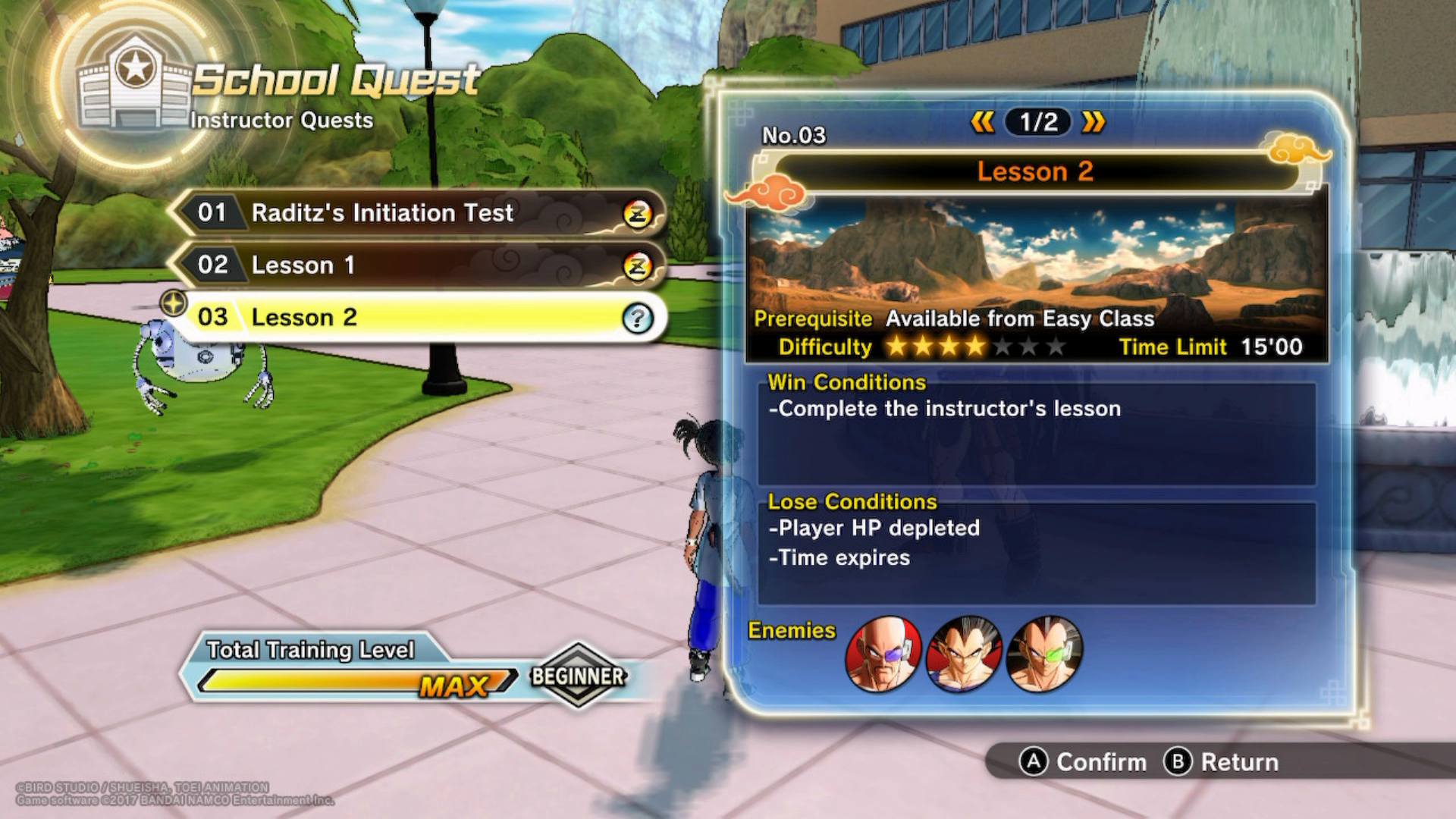Click the bald Nappa enemy portrait
Screen dimensions: 1456x819
(883, 654)
